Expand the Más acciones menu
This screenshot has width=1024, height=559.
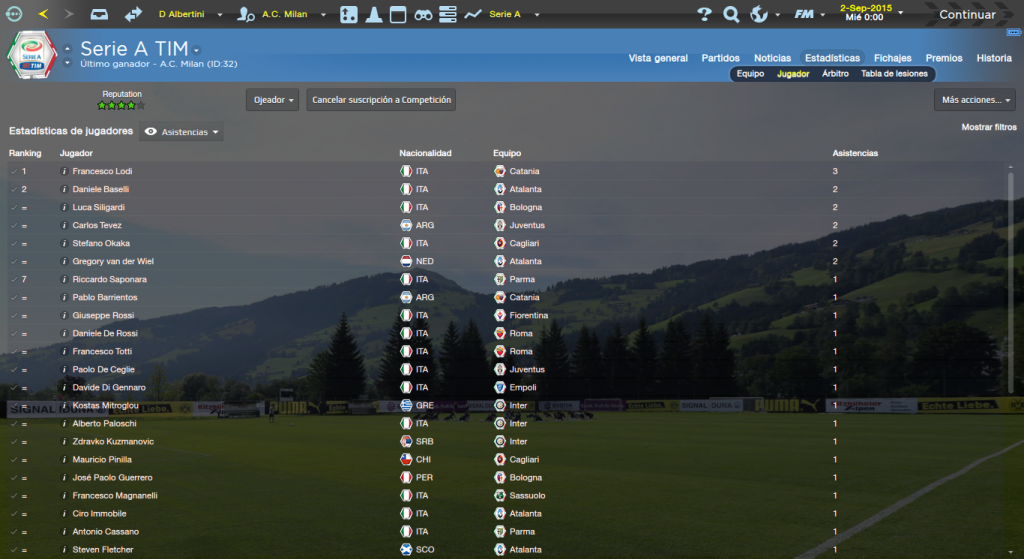tap(975, 100)
